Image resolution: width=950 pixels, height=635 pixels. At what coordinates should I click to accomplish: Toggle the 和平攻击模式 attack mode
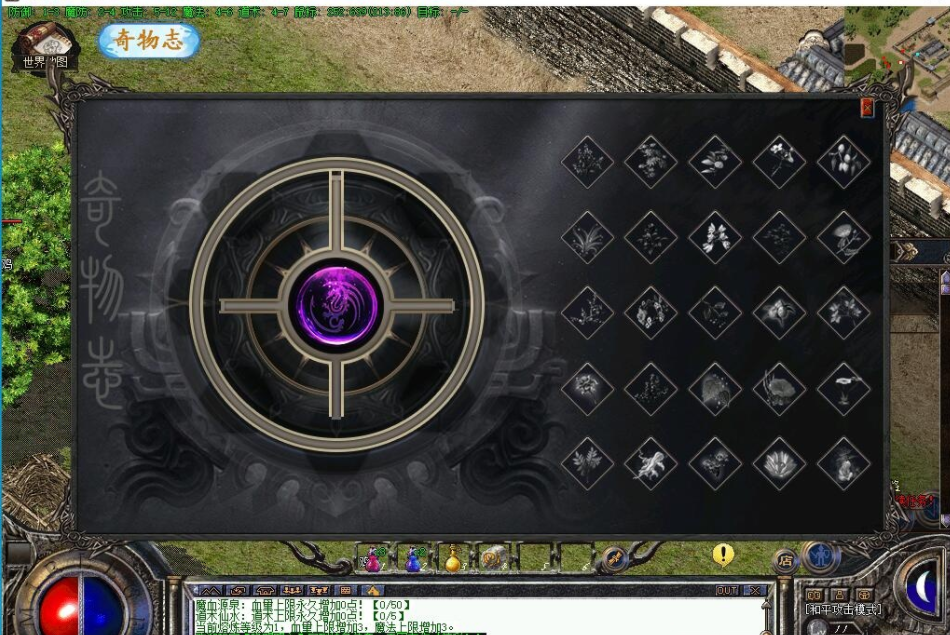pos(845,609)
